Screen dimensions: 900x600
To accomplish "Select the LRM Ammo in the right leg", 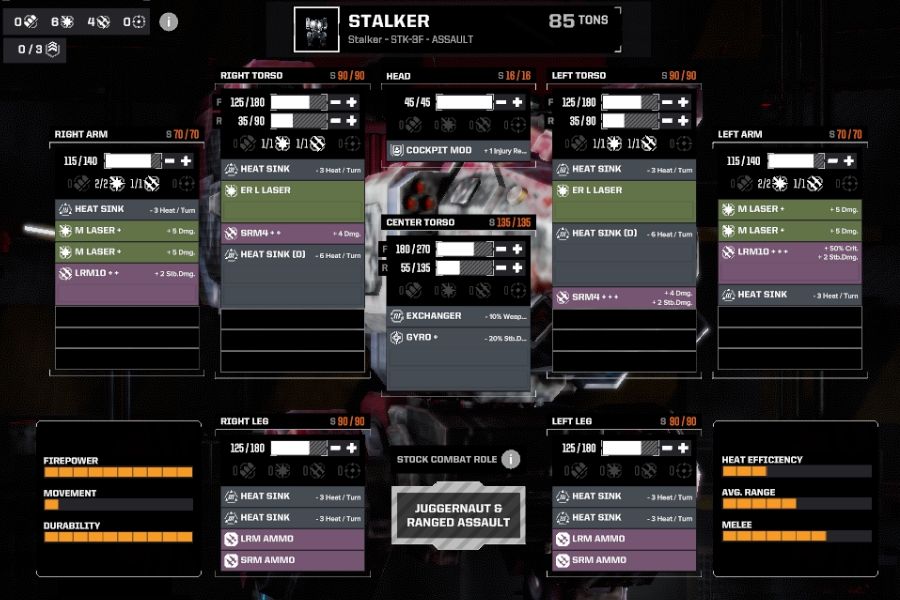I will (x=292, y=539).
